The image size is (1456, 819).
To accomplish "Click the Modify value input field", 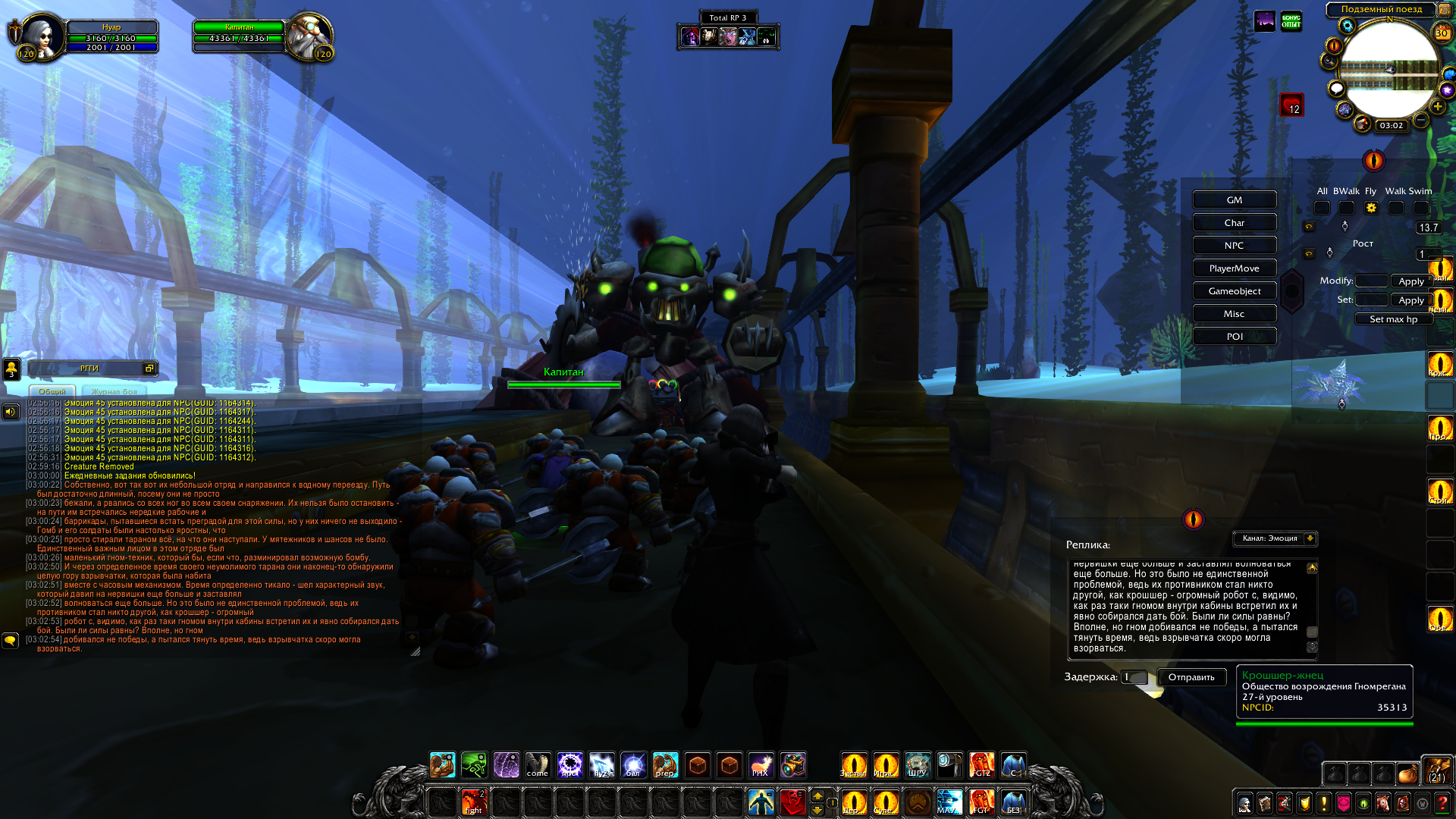I will pyautogui.click(x=1371, y=281).
